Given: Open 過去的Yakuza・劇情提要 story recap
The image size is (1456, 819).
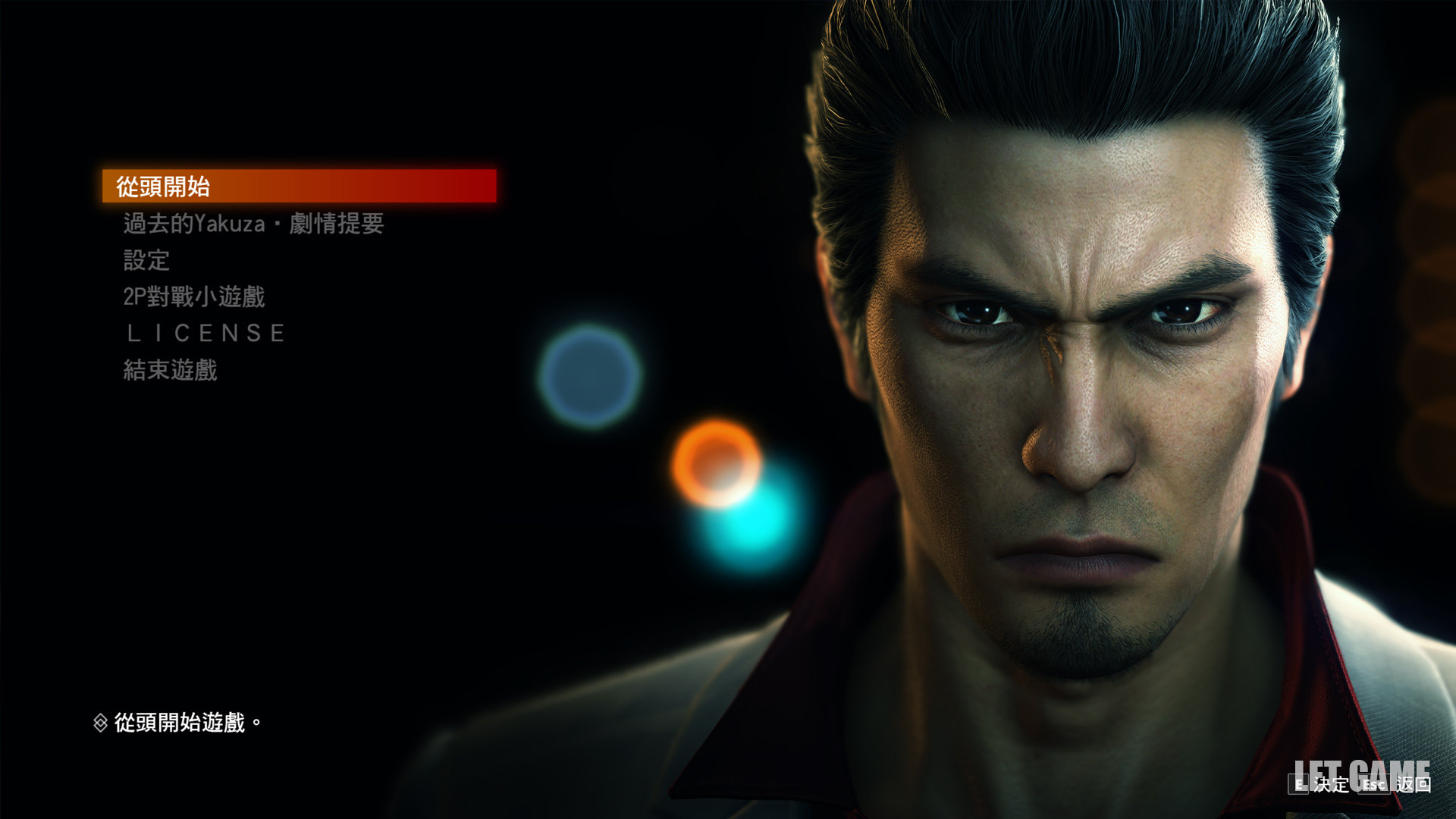Looking at the screenshot, I should (x=253, y=224).
